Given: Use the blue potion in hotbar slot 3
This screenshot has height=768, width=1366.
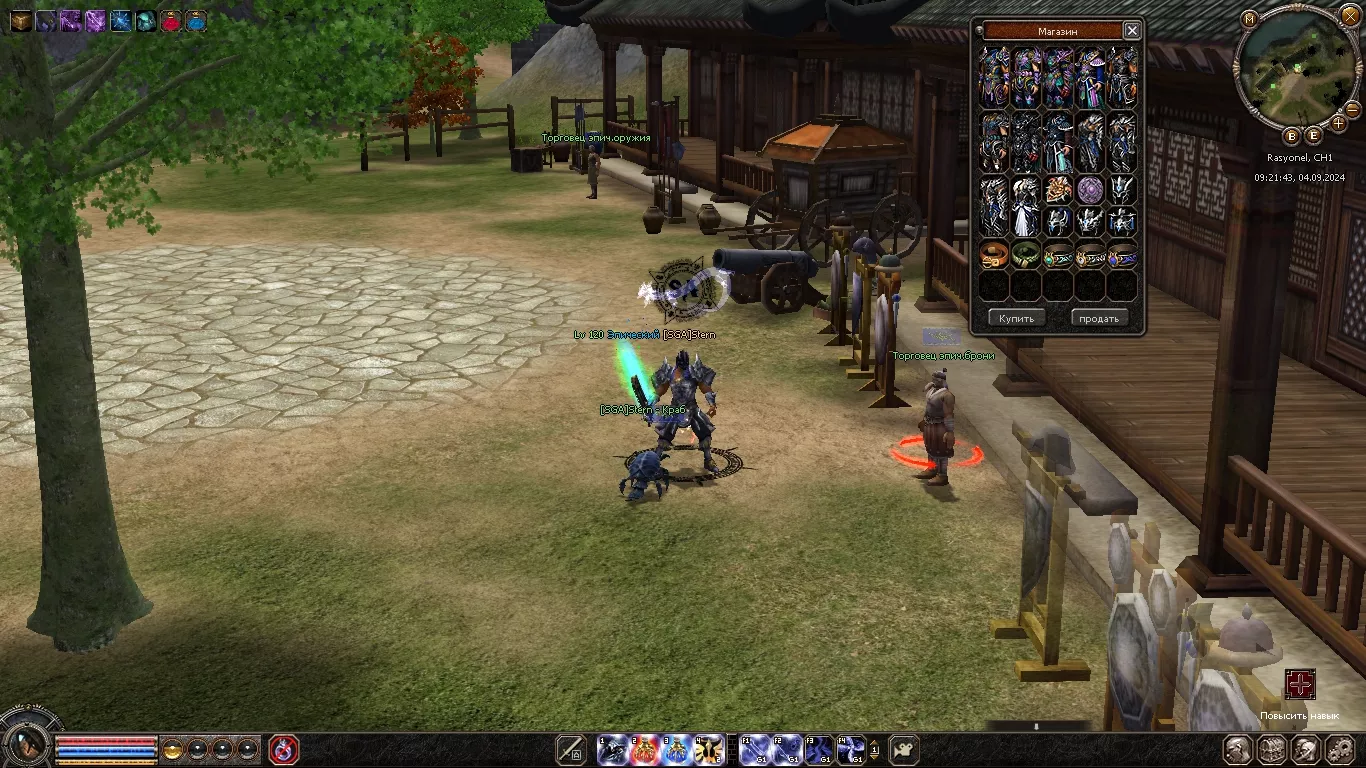Looking at the screenshot, I should (676, 749).
